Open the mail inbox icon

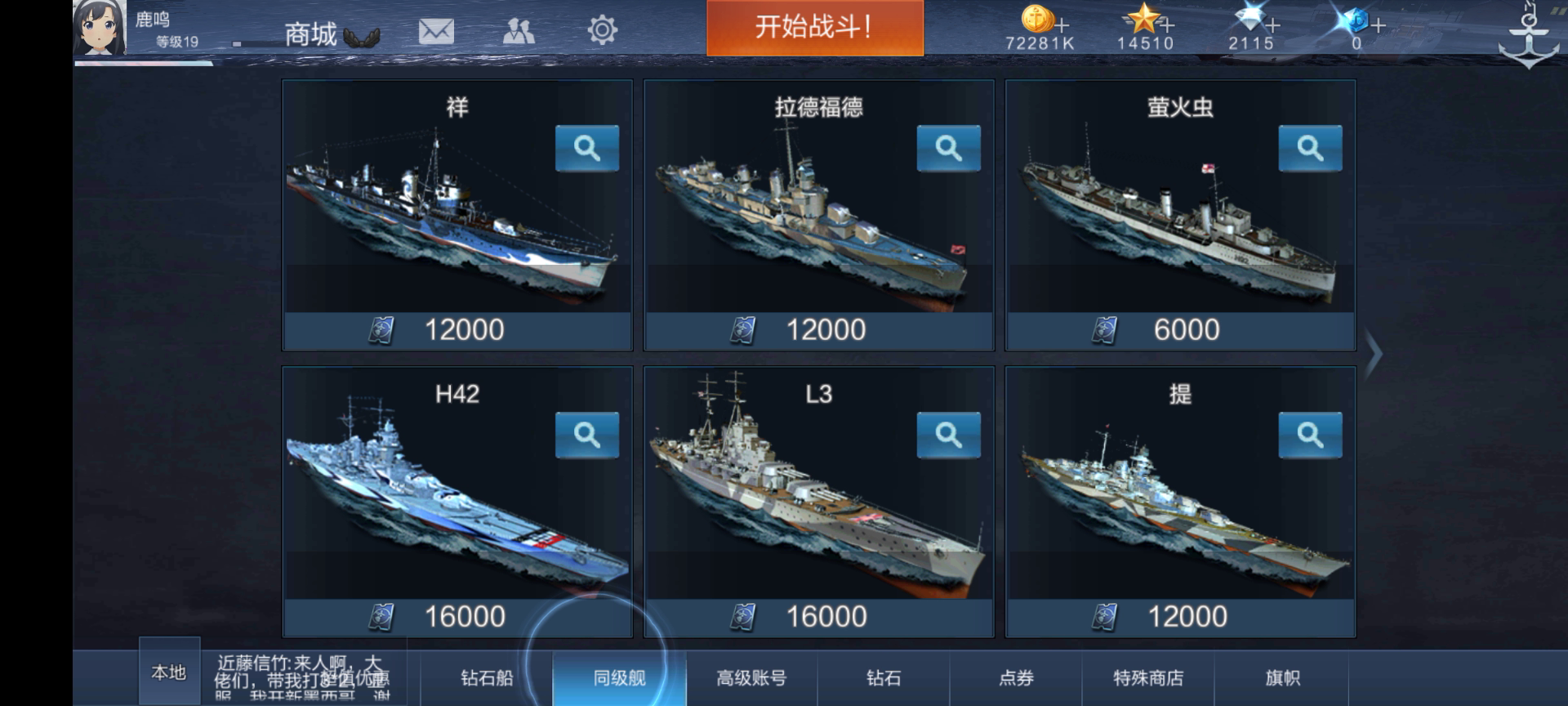(x=438, y=29)
